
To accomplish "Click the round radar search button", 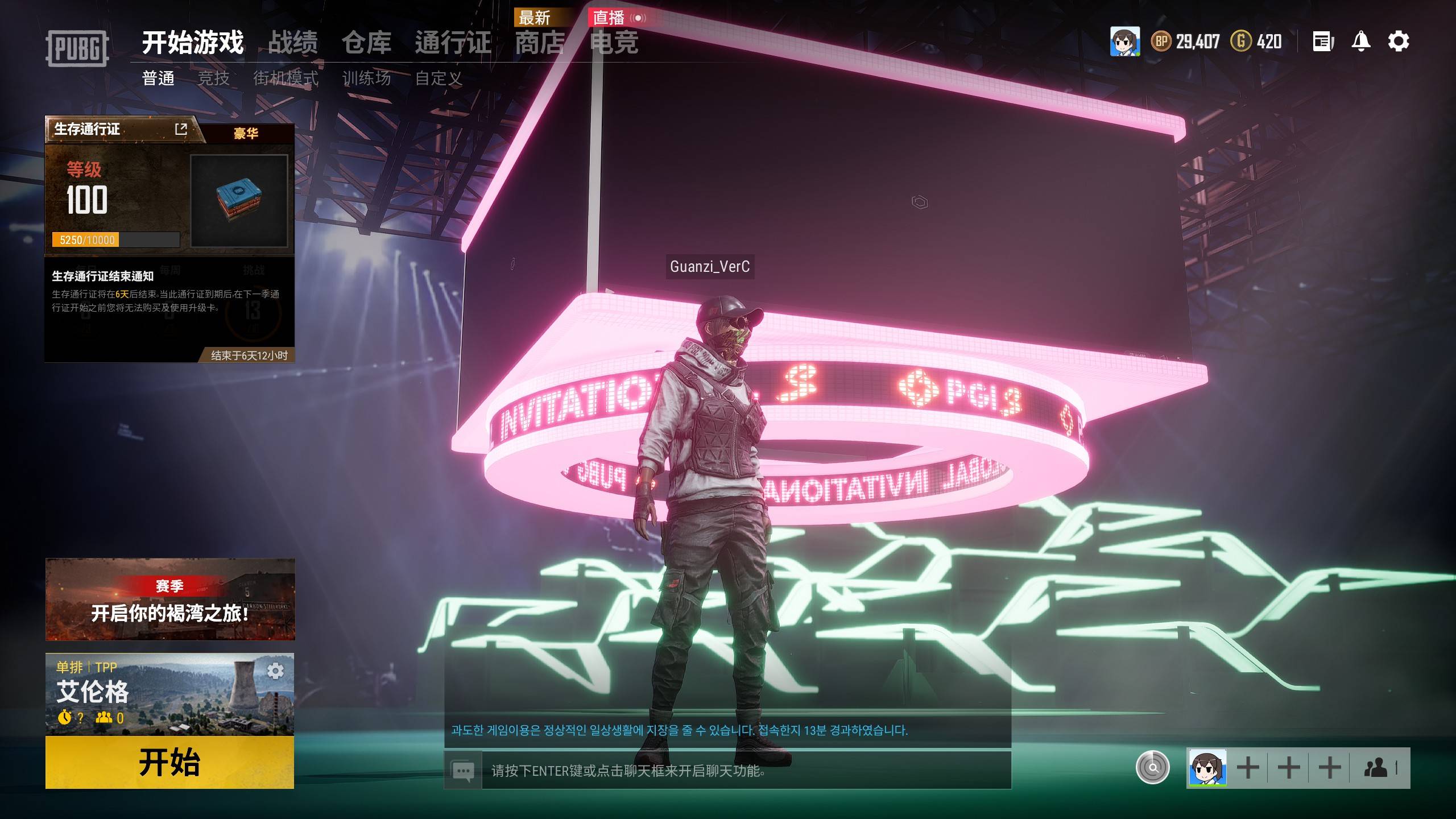I will (1152, 768).
